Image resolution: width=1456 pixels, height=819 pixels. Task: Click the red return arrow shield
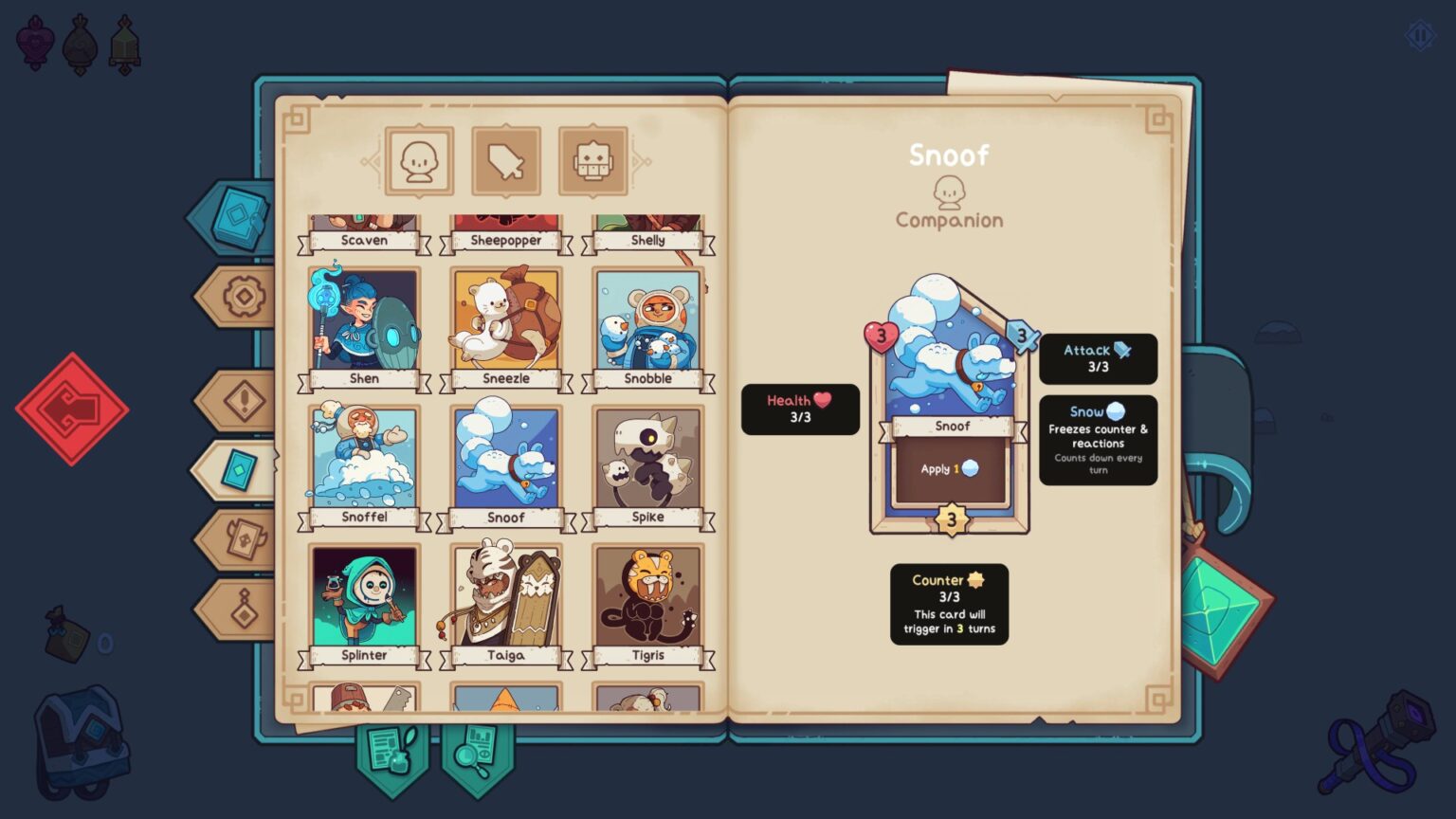pyautogui.click(x=74, y=409)
